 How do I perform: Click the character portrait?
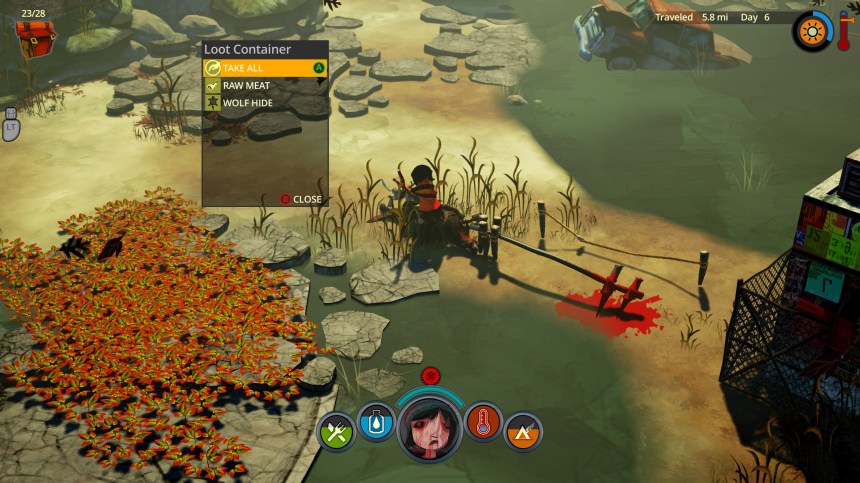tap(430, 427)
